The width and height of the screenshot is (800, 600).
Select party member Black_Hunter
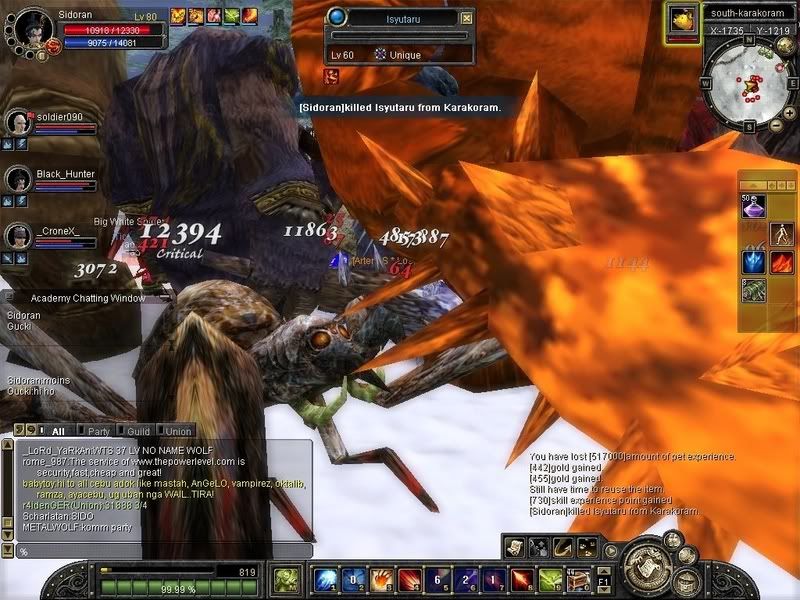click(18, 179)
